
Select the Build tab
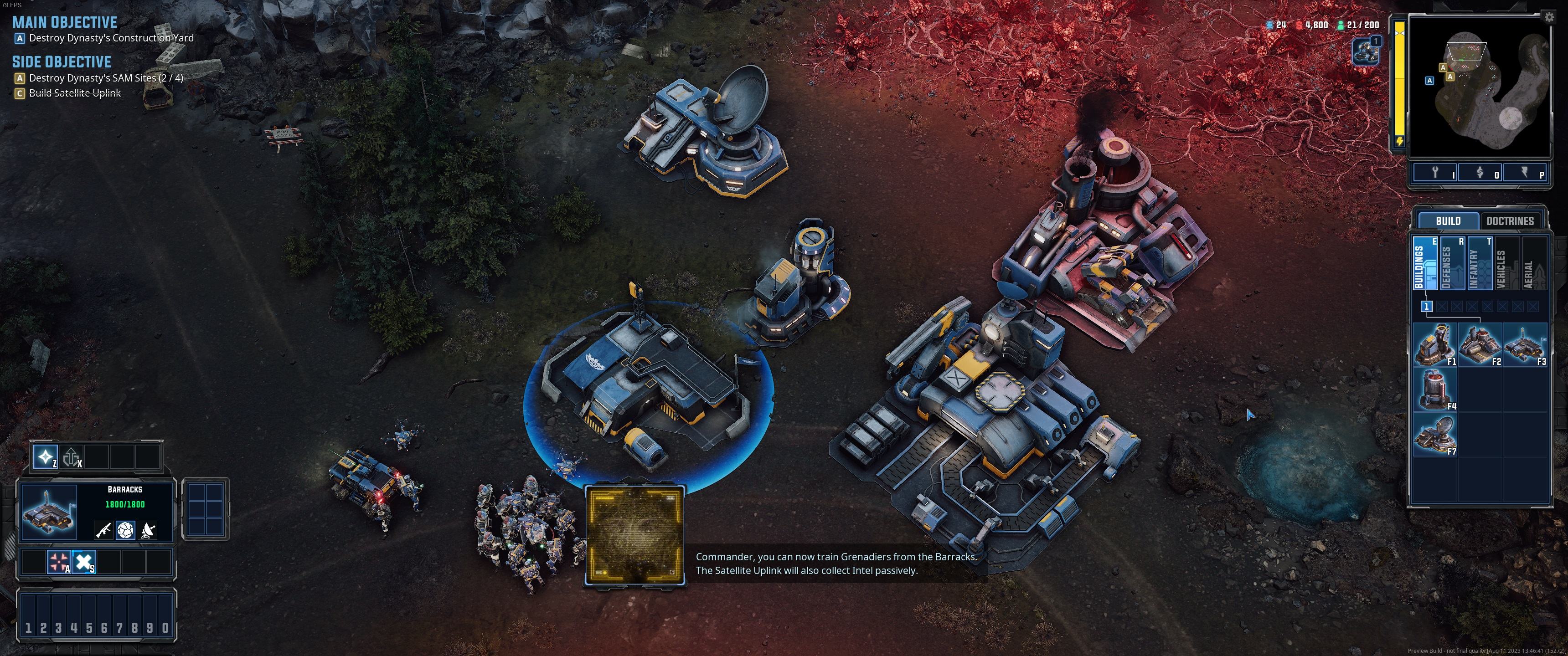pyautogui.click(x=1448, y=221)
